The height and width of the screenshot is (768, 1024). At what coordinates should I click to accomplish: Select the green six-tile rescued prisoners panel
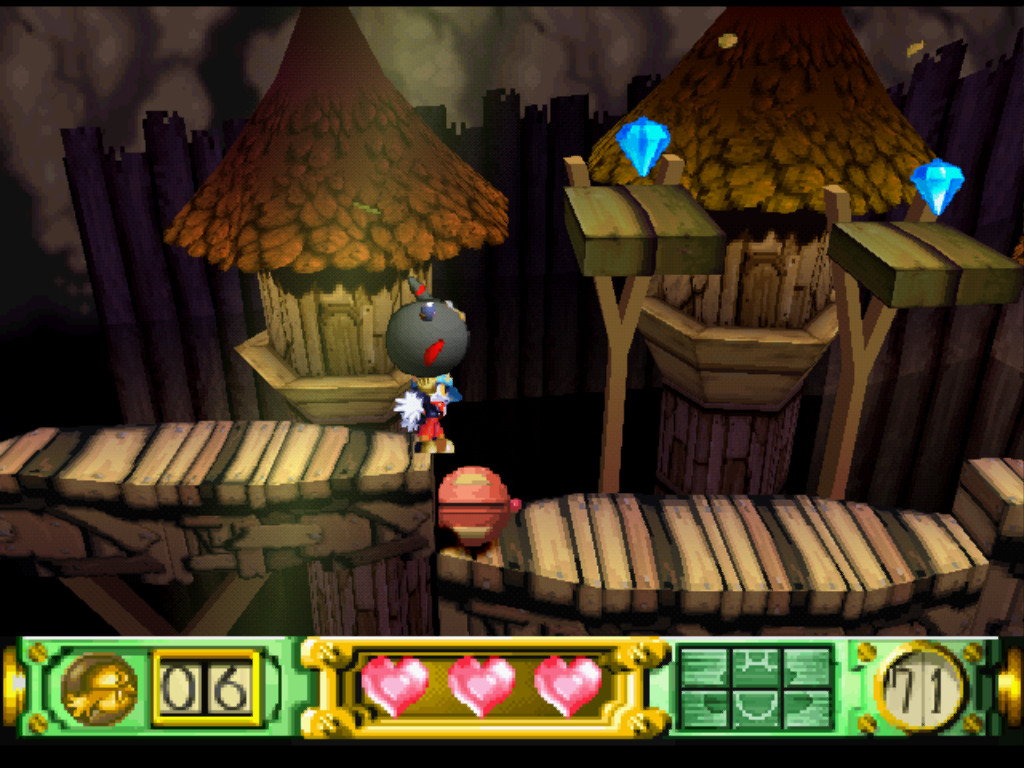point(755,688)
